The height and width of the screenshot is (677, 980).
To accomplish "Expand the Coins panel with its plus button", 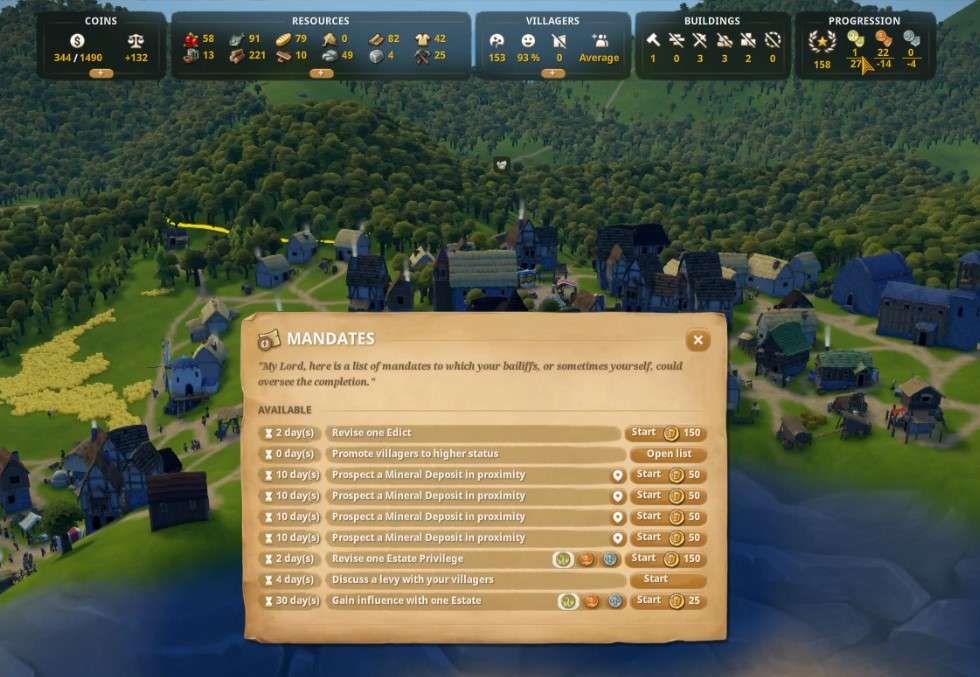I will pyautogui.click(x=101, y=73).
